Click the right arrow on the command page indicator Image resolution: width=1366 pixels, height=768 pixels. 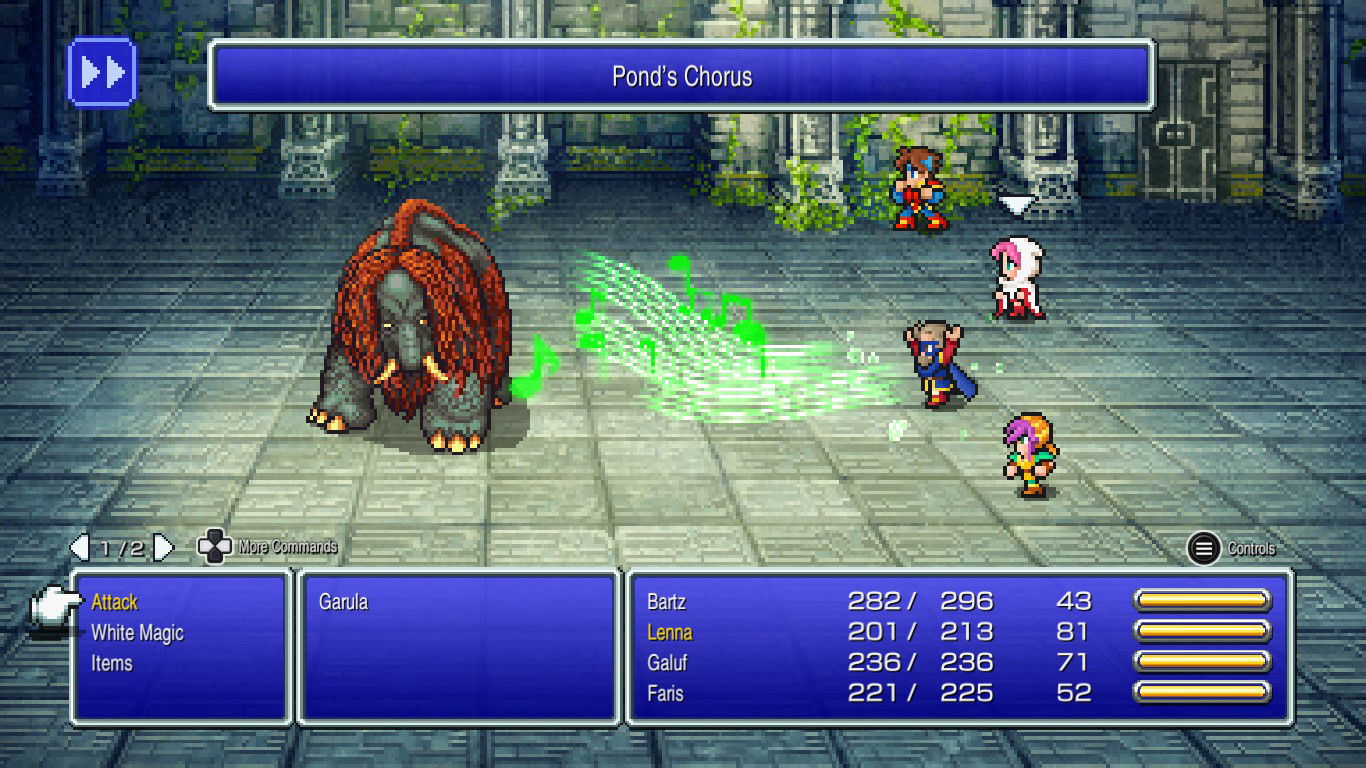[x=163, y=547]
